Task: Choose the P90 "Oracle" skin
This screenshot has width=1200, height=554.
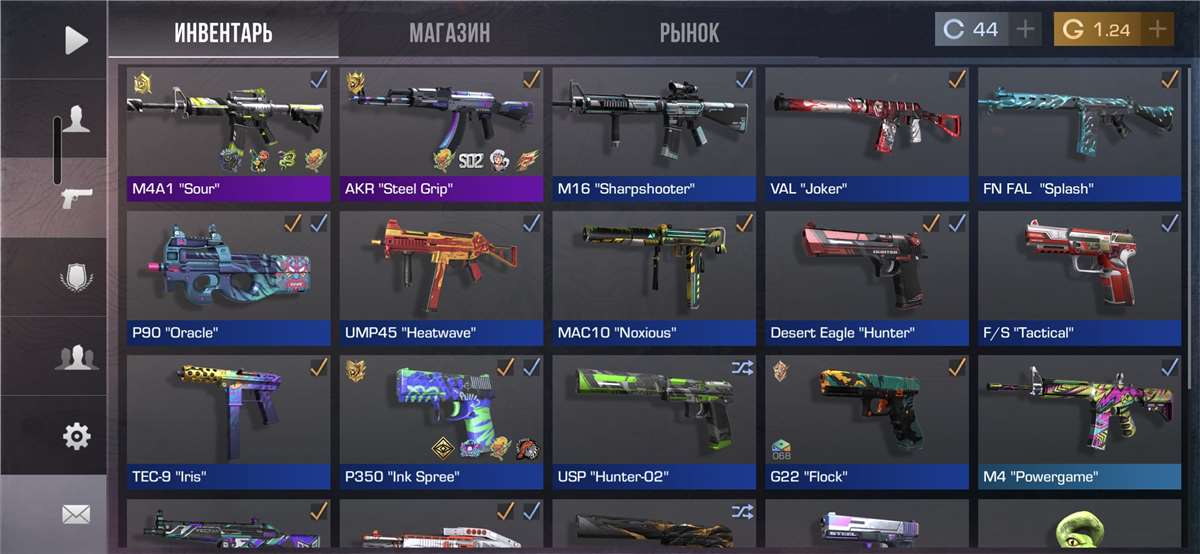Action: 229,278
